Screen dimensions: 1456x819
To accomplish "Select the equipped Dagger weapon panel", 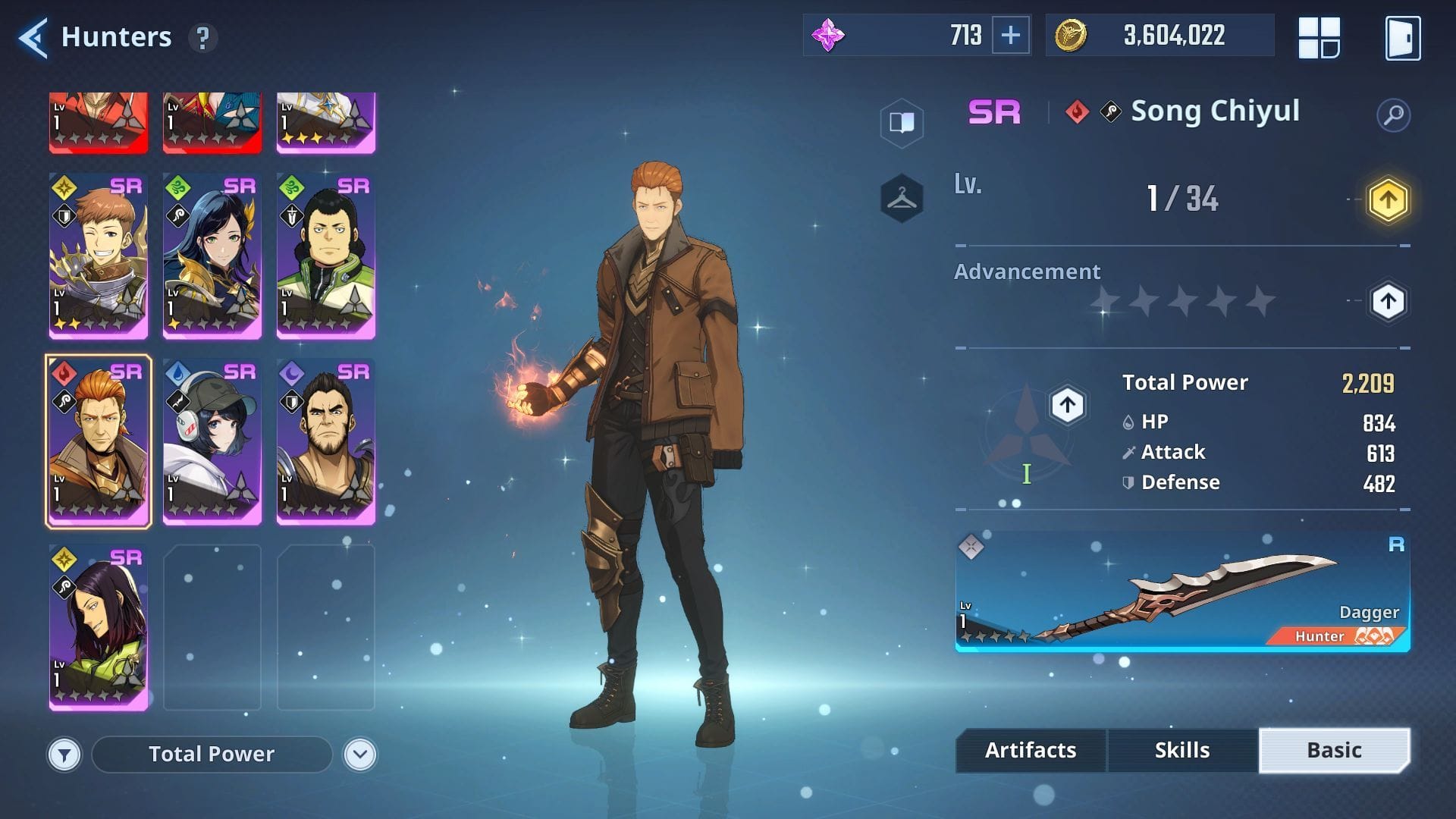I will [1183, 595].
